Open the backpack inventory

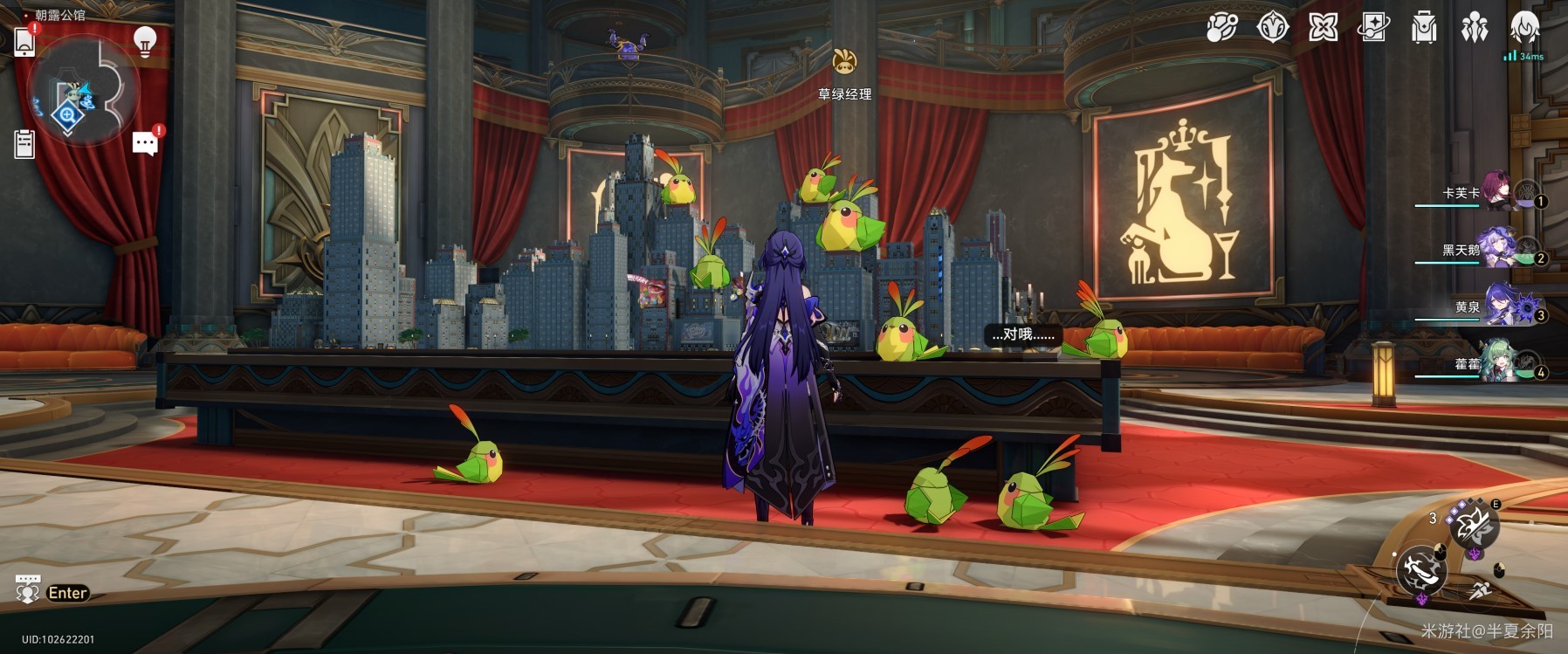1424,28
